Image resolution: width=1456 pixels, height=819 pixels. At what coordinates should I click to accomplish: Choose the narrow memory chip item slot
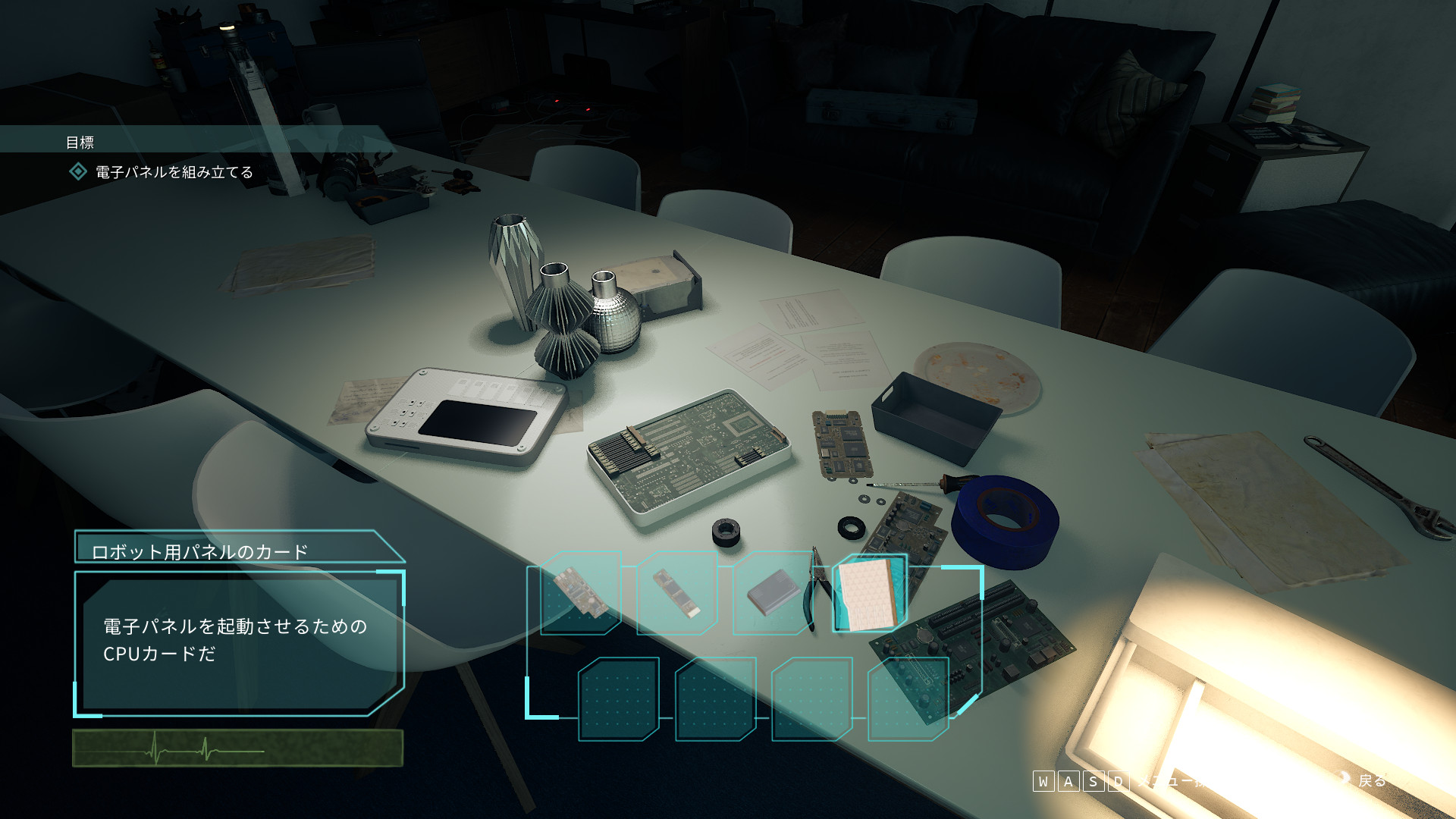(677, 593)
